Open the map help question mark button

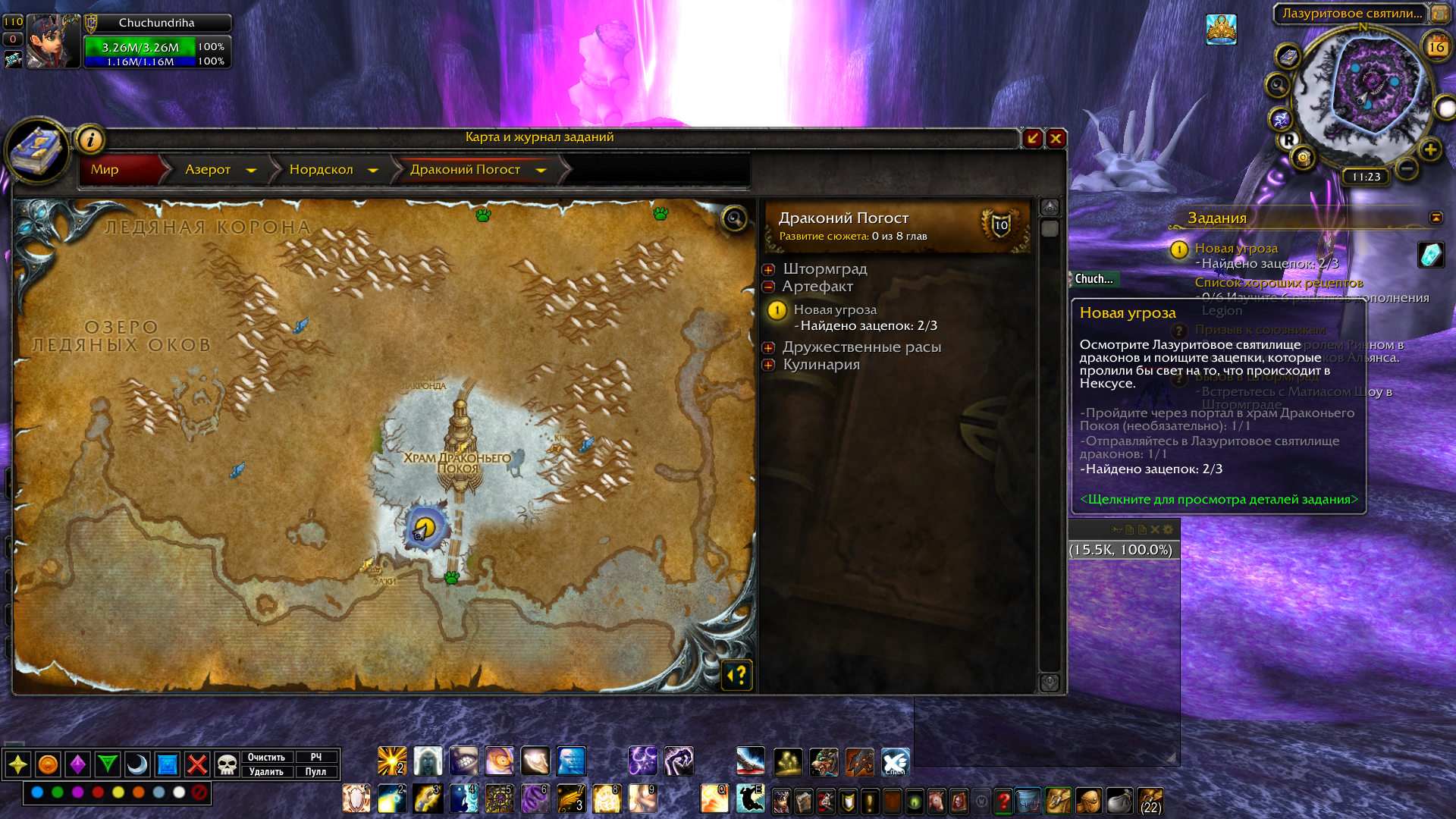point(737,674)
